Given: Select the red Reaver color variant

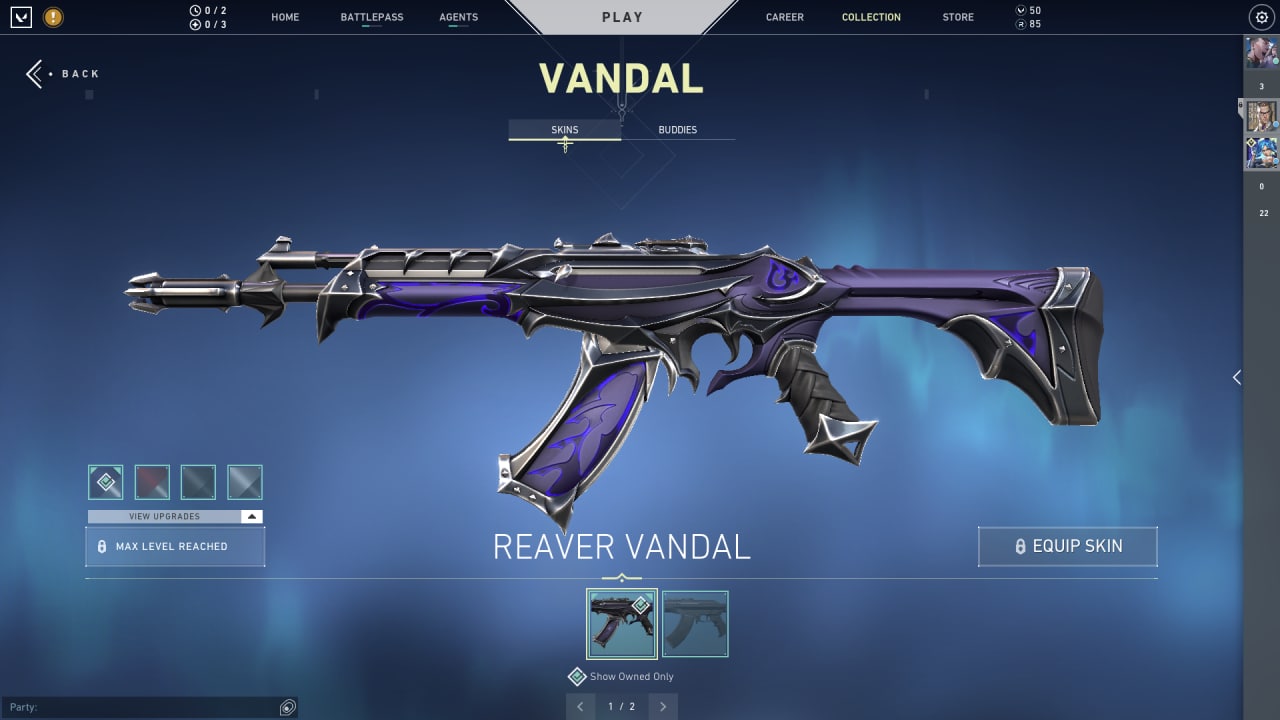Looking at the screenshot, I should point(152,482).
